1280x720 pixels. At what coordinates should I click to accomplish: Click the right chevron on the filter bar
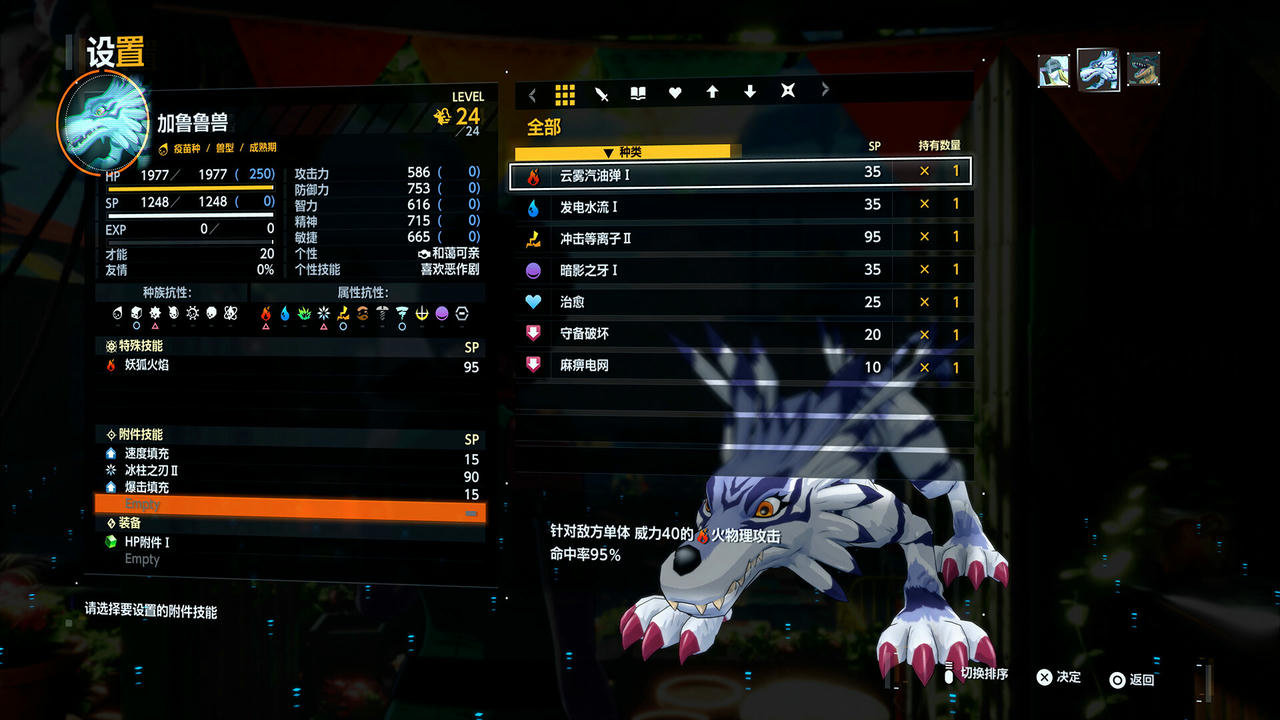[824, 92]
